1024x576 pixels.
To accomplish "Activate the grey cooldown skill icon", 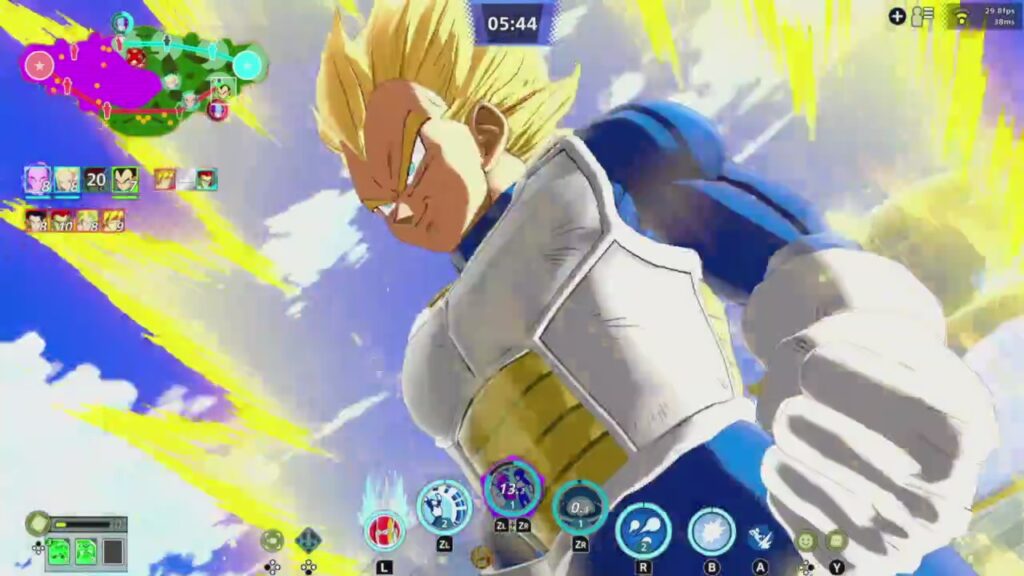I will 580,507.
